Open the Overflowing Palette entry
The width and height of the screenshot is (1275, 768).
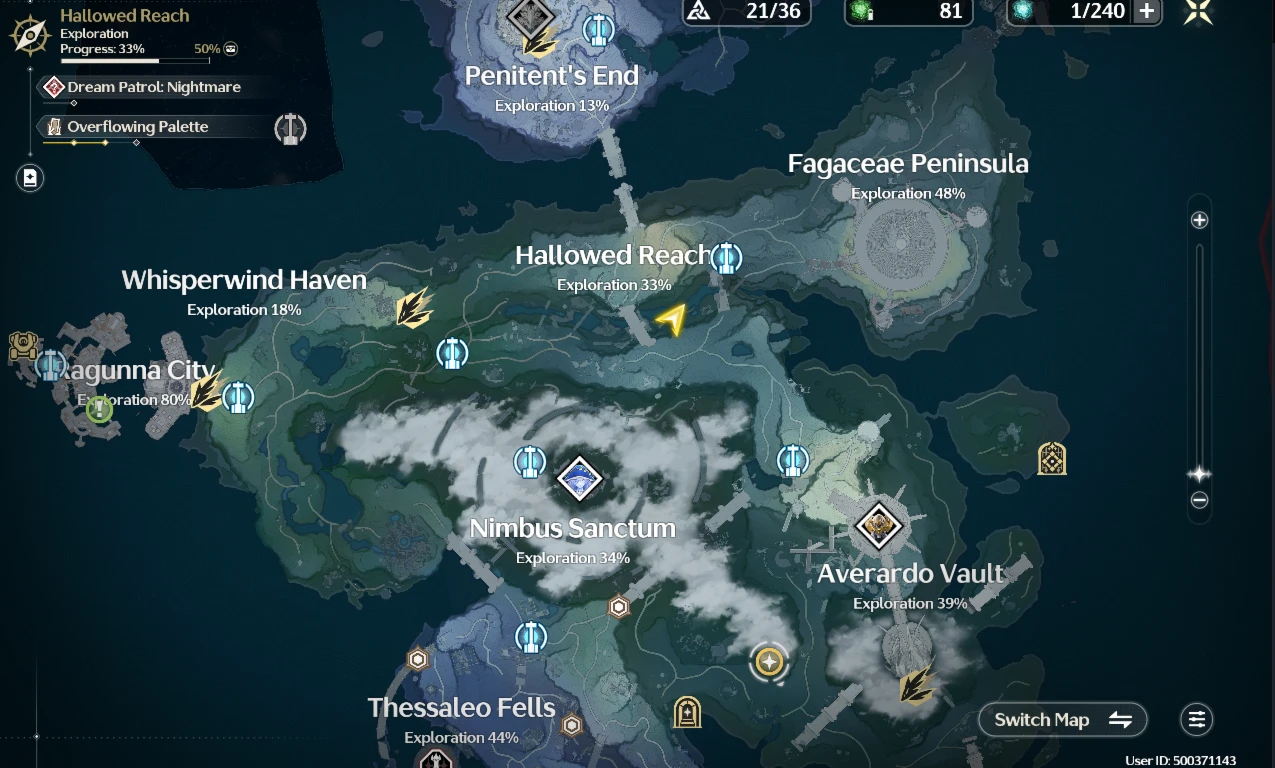137,127
